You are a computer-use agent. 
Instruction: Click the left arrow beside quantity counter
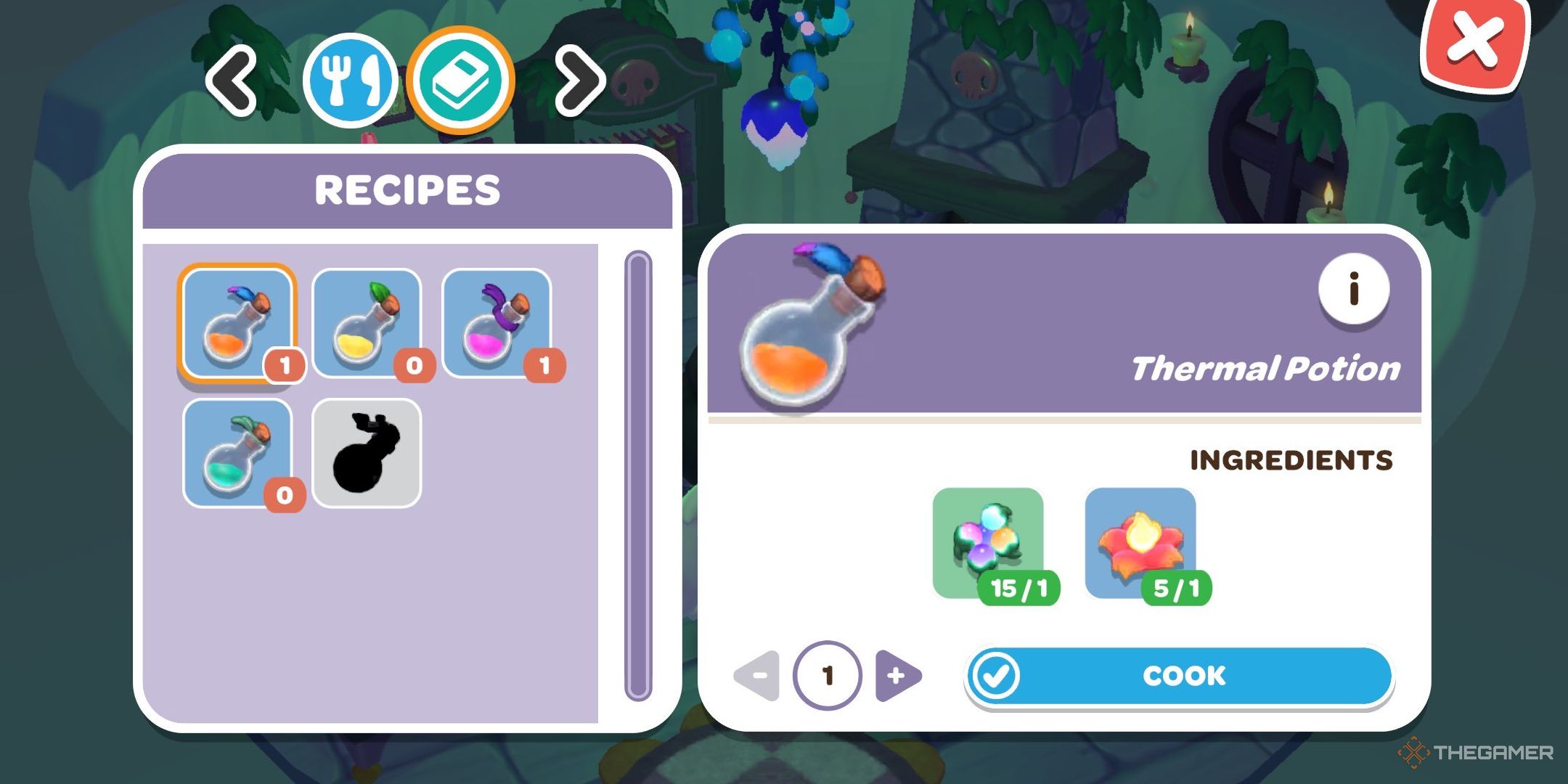click(757, 676)
